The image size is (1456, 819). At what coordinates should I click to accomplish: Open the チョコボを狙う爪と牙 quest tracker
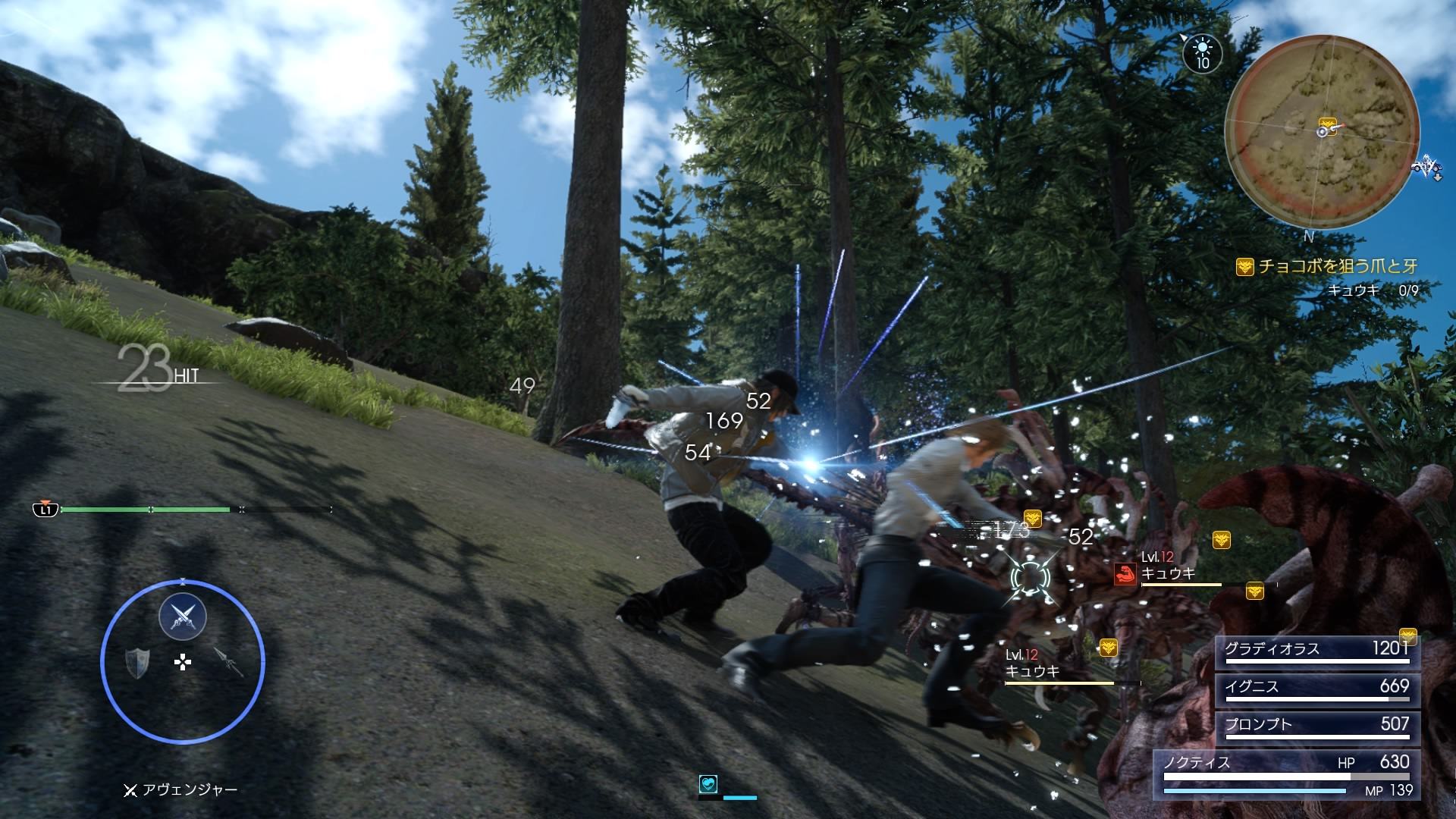1338,266
